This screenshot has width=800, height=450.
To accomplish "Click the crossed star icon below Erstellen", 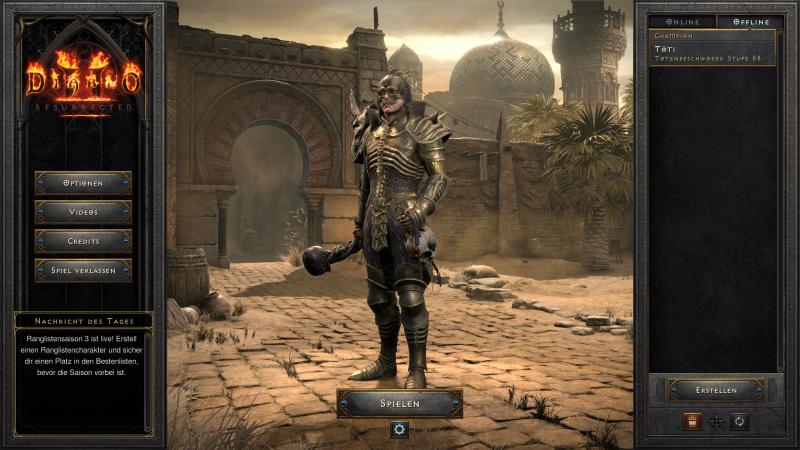I will click(x=716, y=422).
